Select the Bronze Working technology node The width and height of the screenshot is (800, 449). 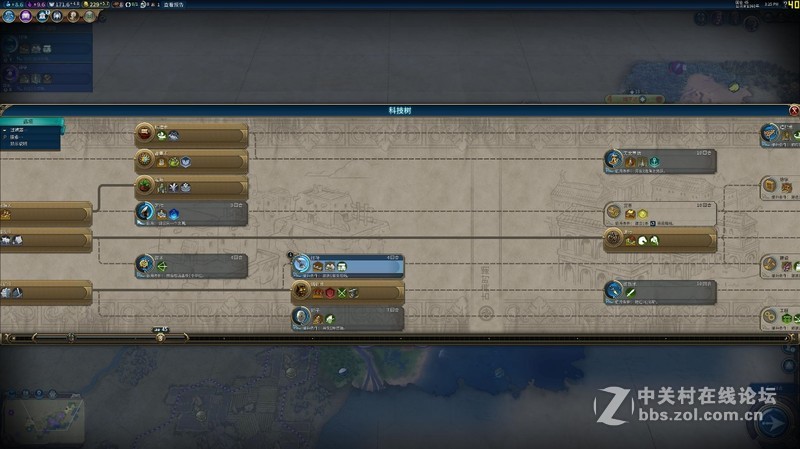point(347,292)
